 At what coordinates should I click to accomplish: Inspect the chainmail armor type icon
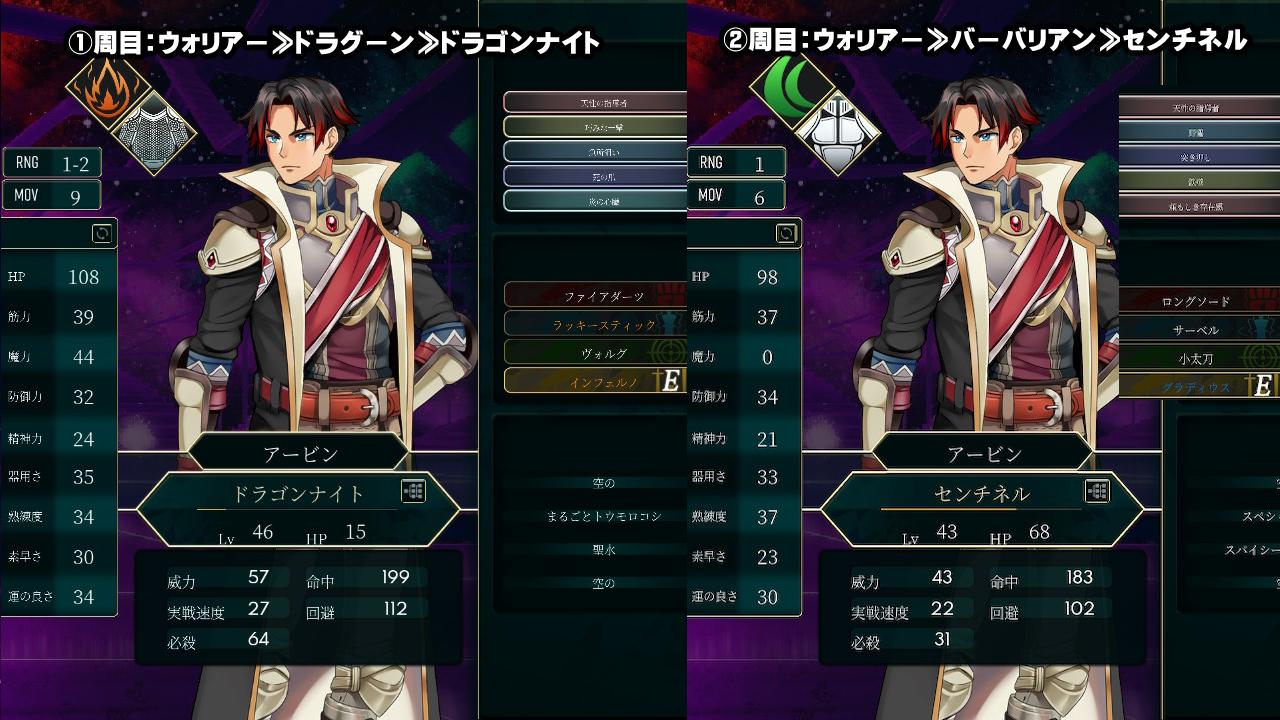[x=152, y=133]
